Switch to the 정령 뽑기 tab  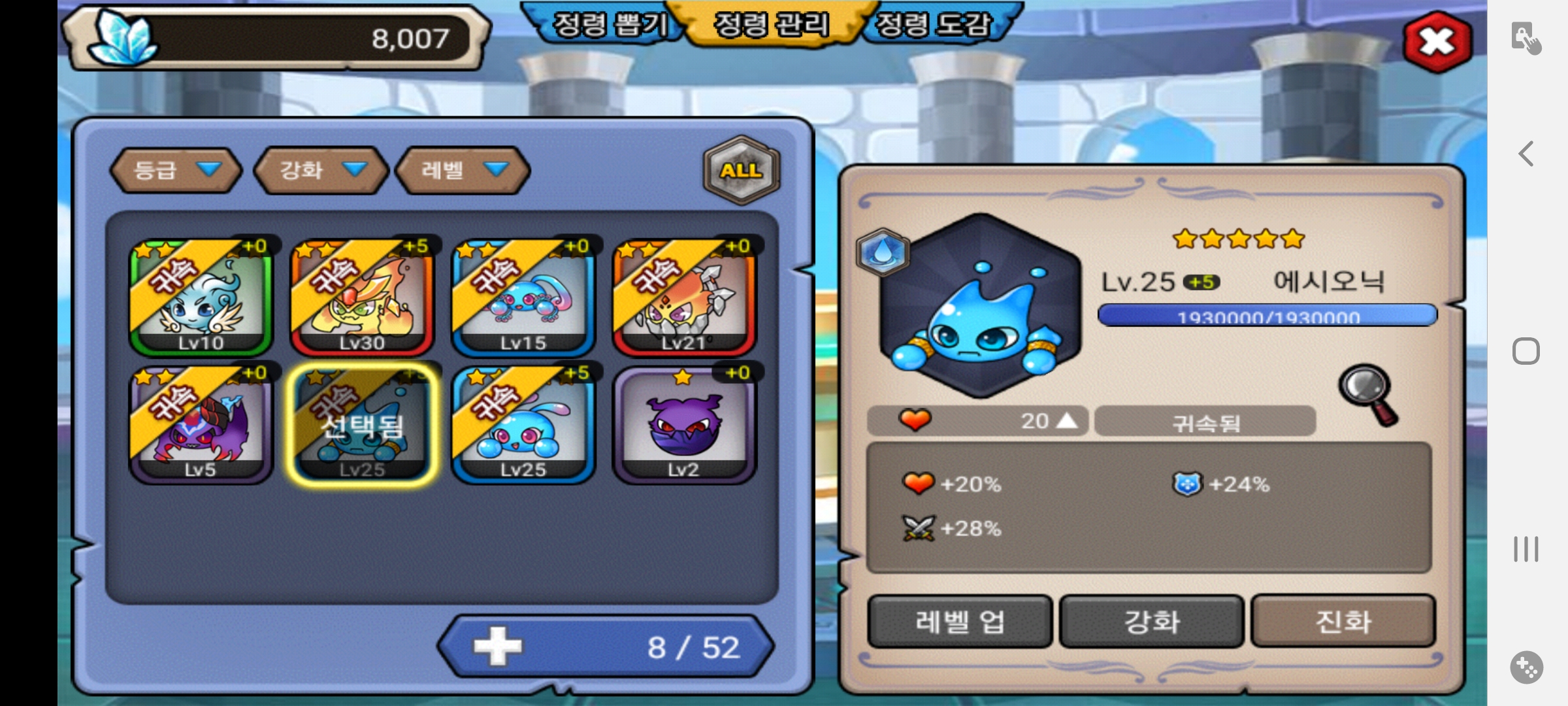[x=609, y=25]
